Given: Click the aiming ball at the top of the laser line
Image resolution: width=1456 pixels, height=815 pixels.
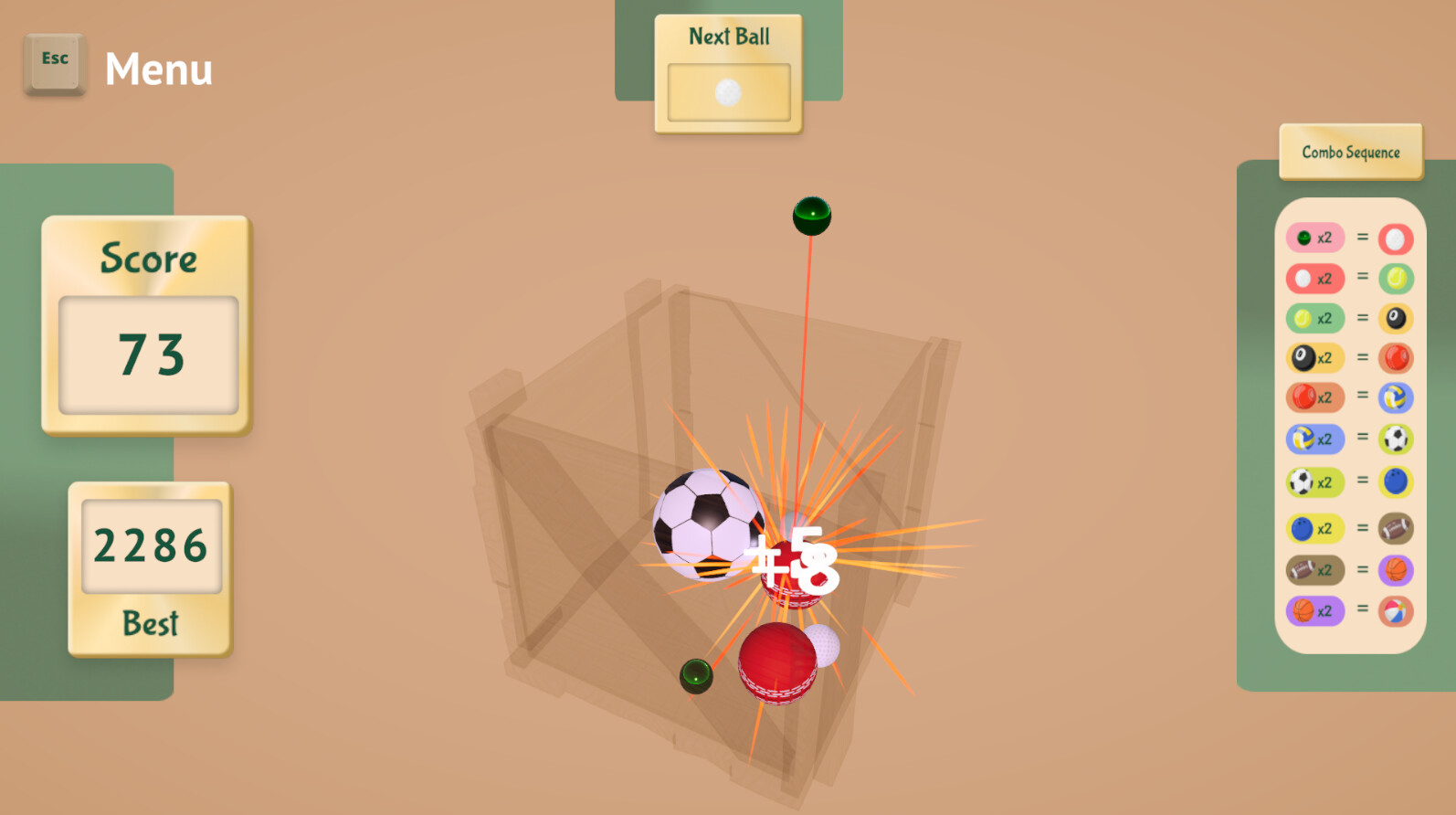Looking at the screenshot, I should [809, 215].
